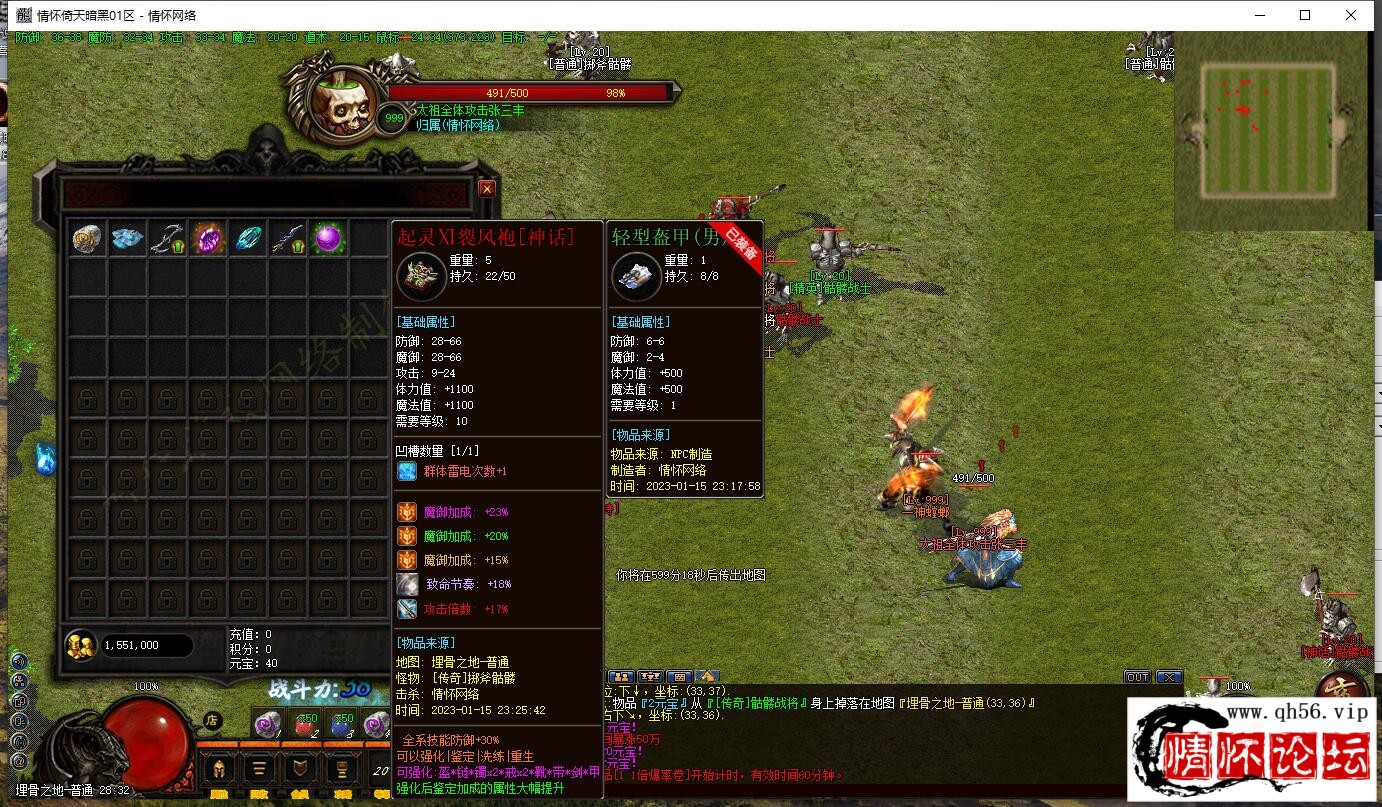This screenshot has width=1382, height=807.
Task: Open the minimap of the bone field
Action: [1268, 130]
